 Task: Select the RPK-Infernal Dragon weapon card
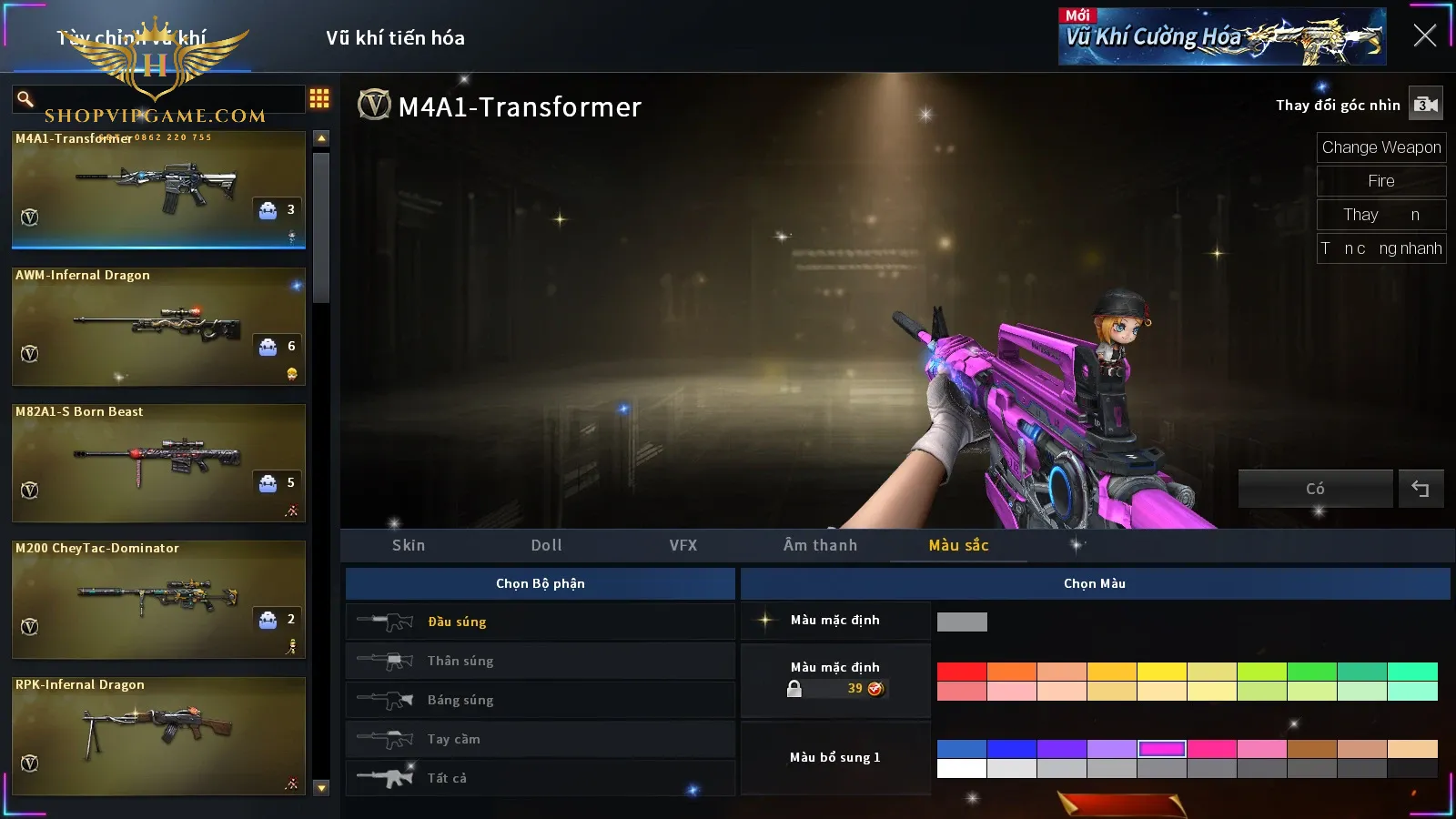tap(158, 735)
